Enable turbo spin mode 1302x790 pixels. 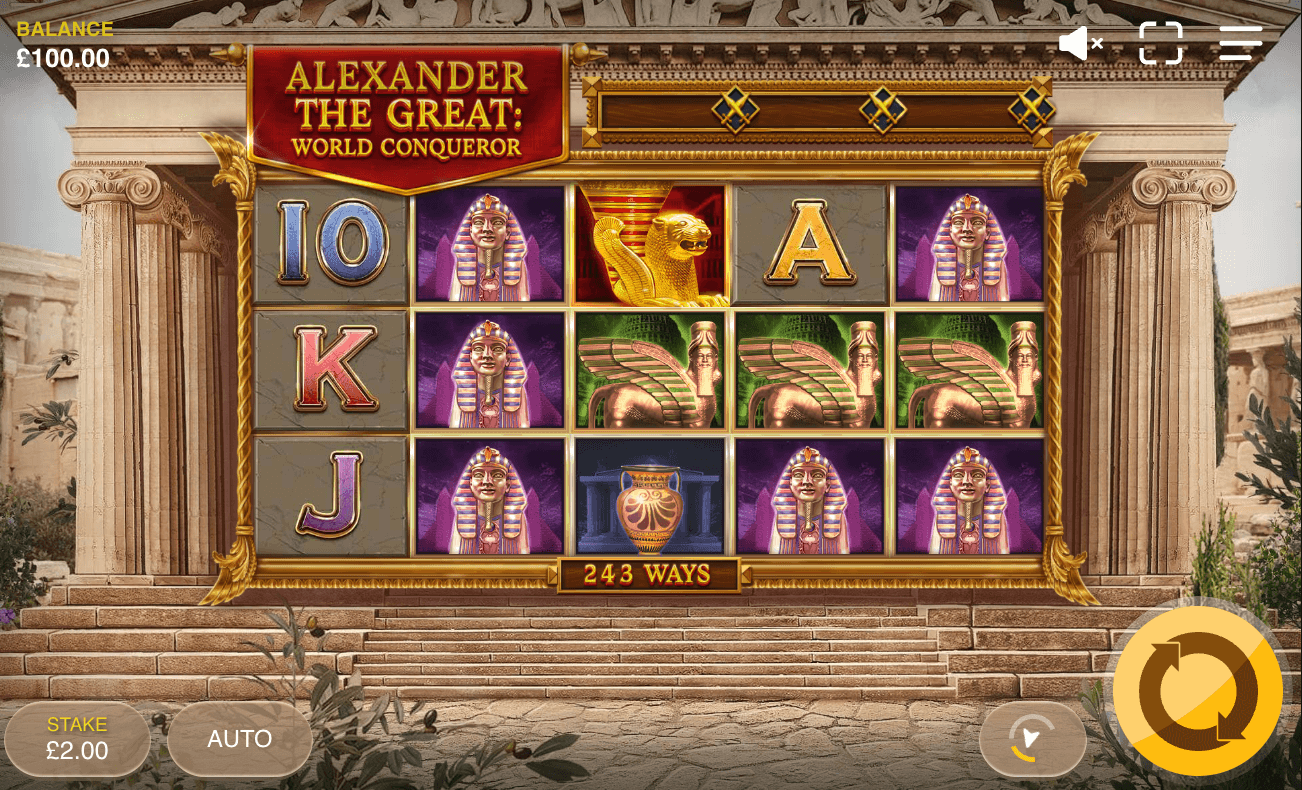point(1032,739)
